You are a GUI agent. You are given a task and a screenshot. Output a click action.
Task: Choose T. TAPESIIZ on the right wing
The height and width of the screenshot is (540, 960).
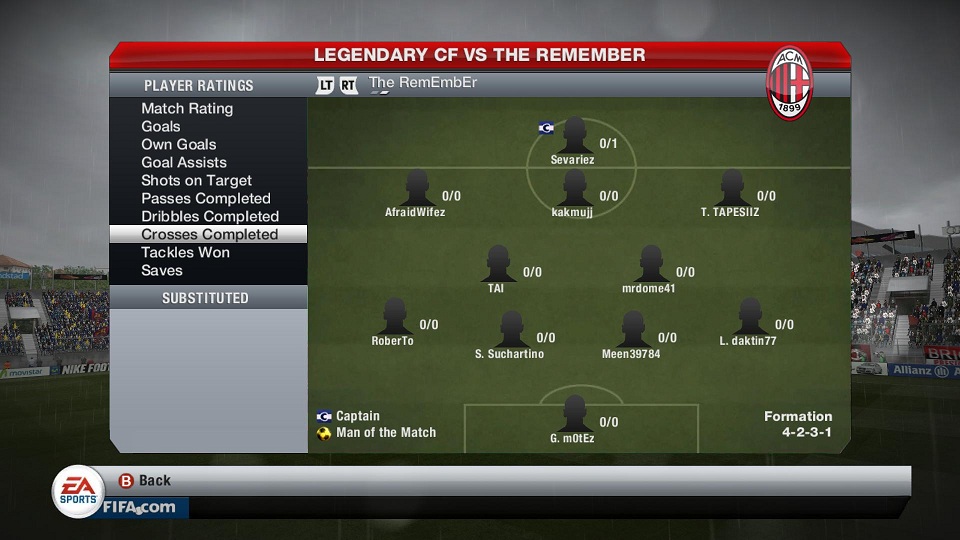(731, 188)
